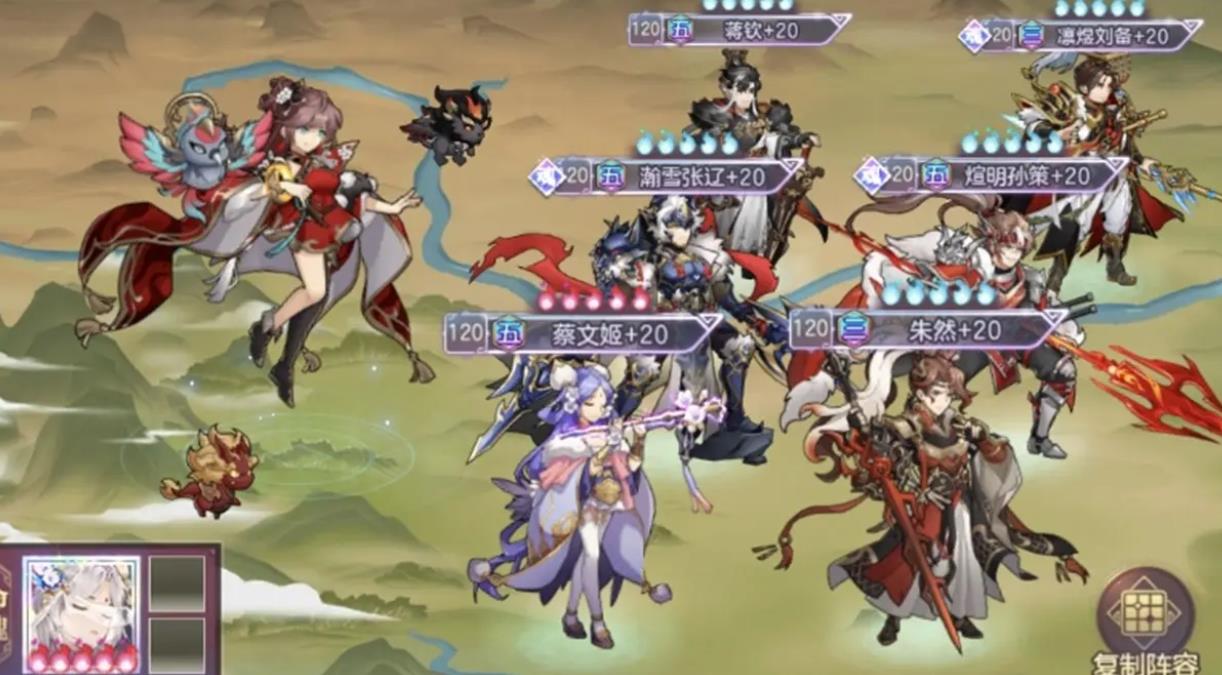This screenshot has width=1222, height=675.
Task: Select the 瀚雪张辽+20 hero nameplate
Action: tap(668, 177)
